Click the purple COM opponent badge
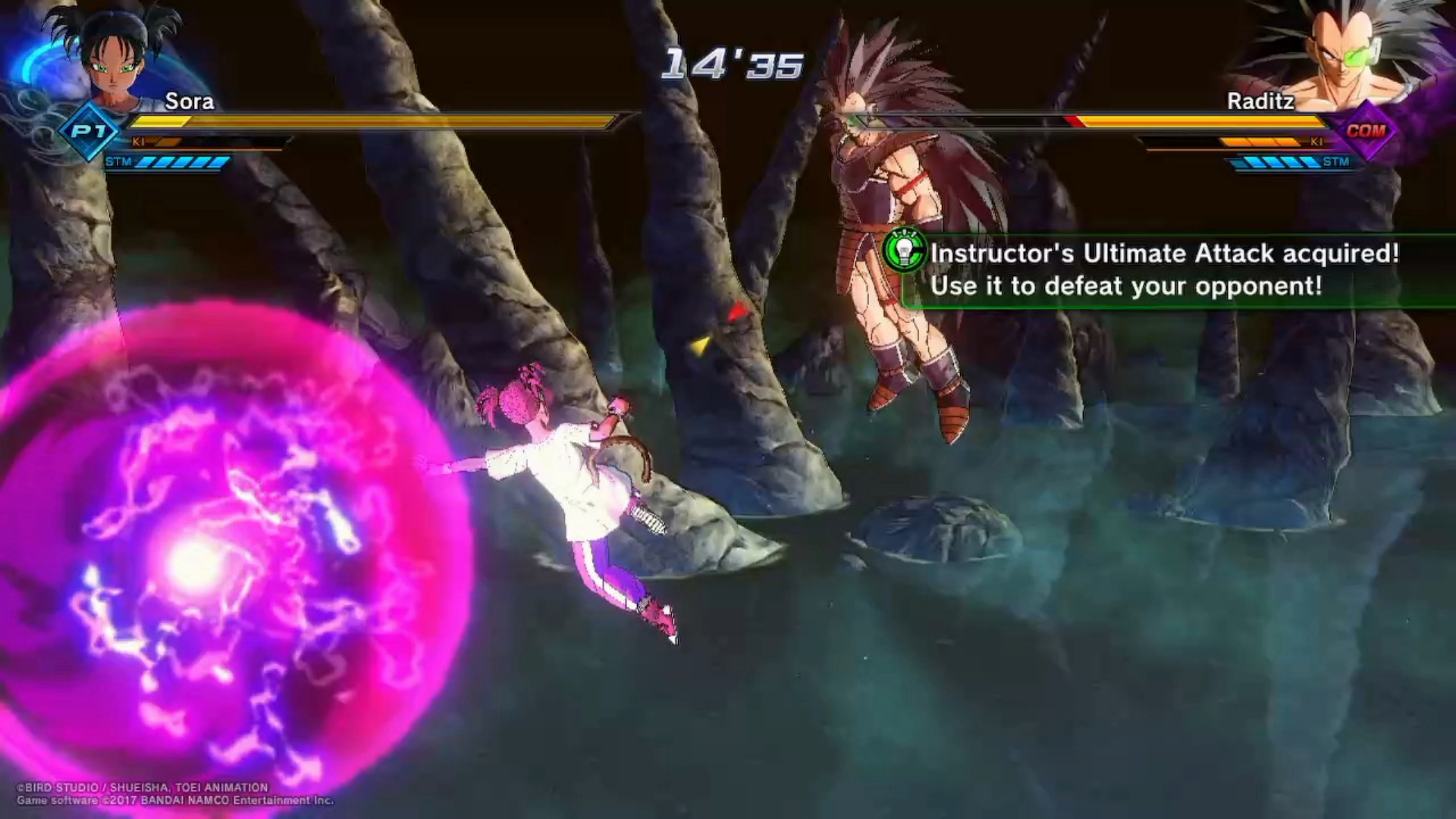This screenshot has width=1456, height=819. click(1367, 130)
